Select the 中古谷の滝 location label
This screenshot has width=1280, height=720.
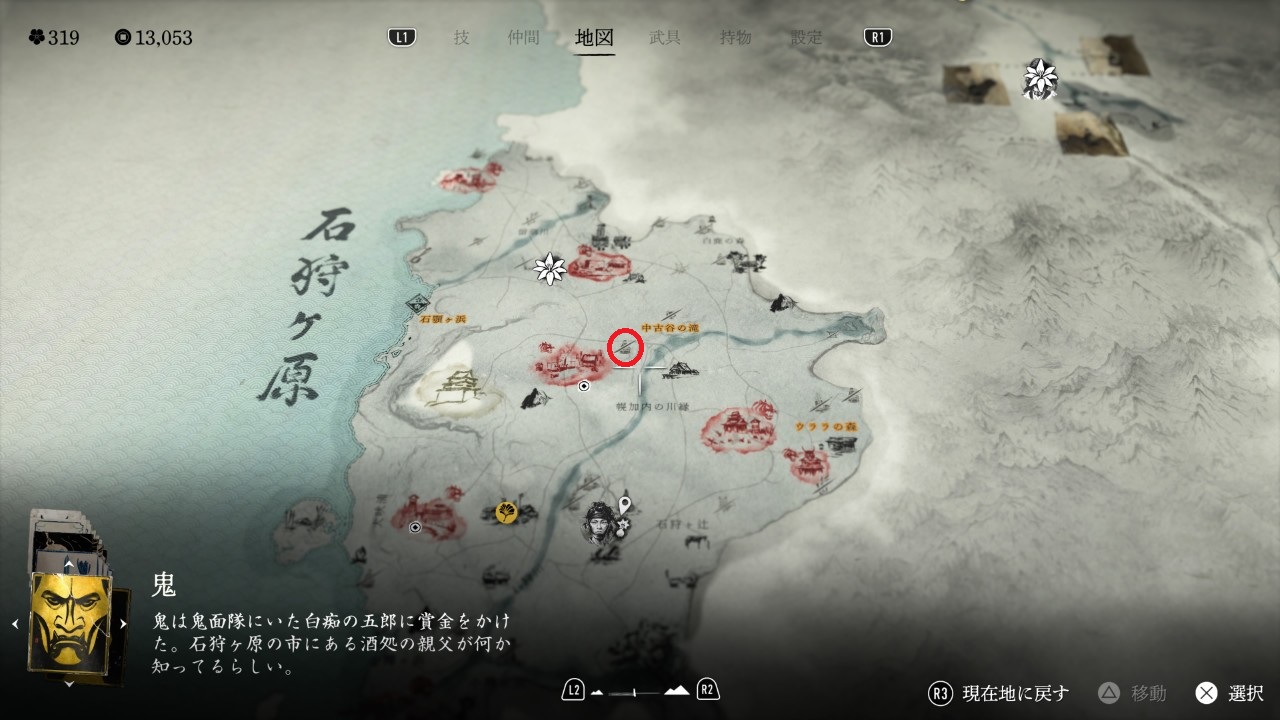(669, 327)
